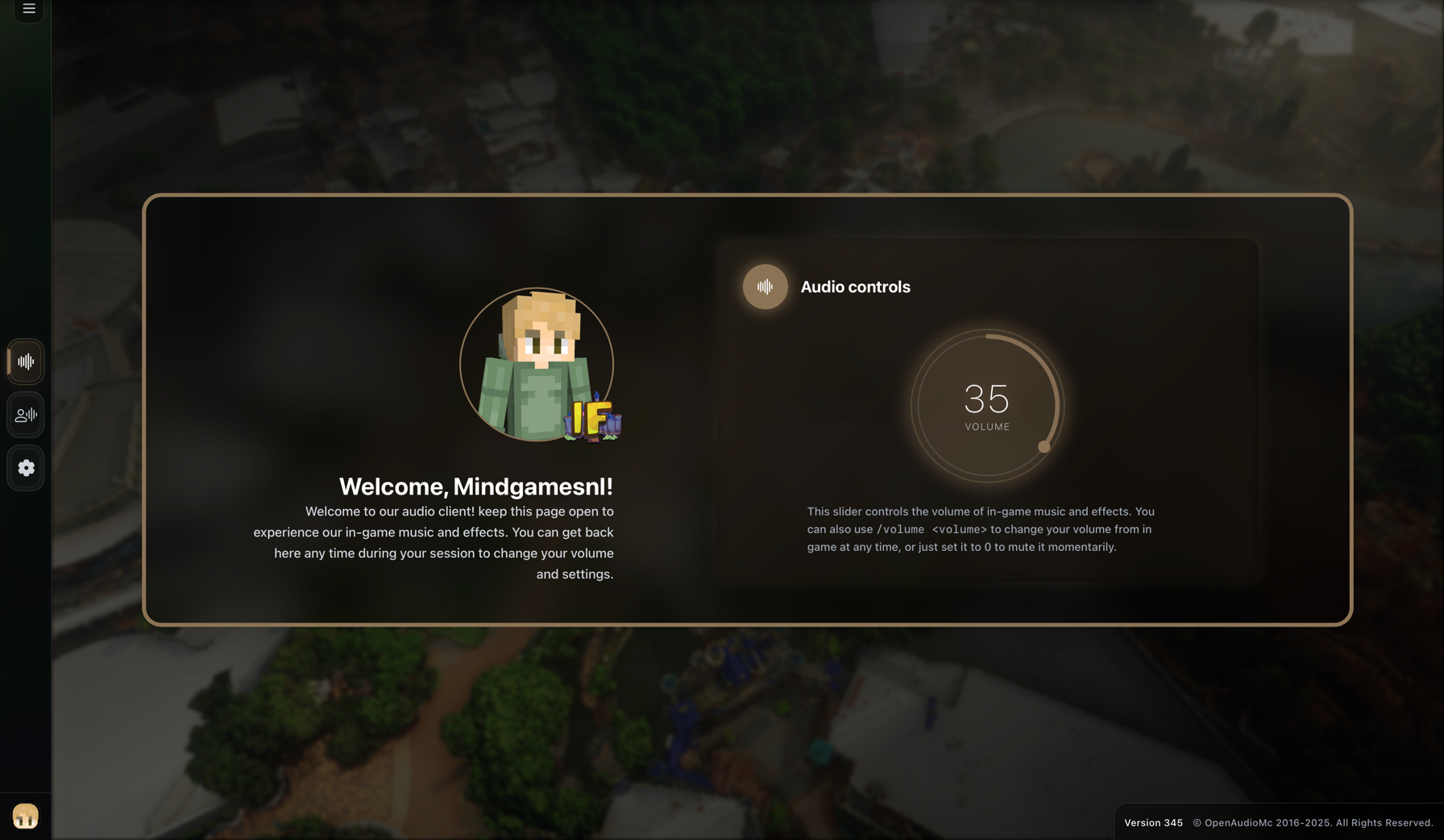Click the Audio controls panel title
This screenshot has width=1444, height=840.
855,287
